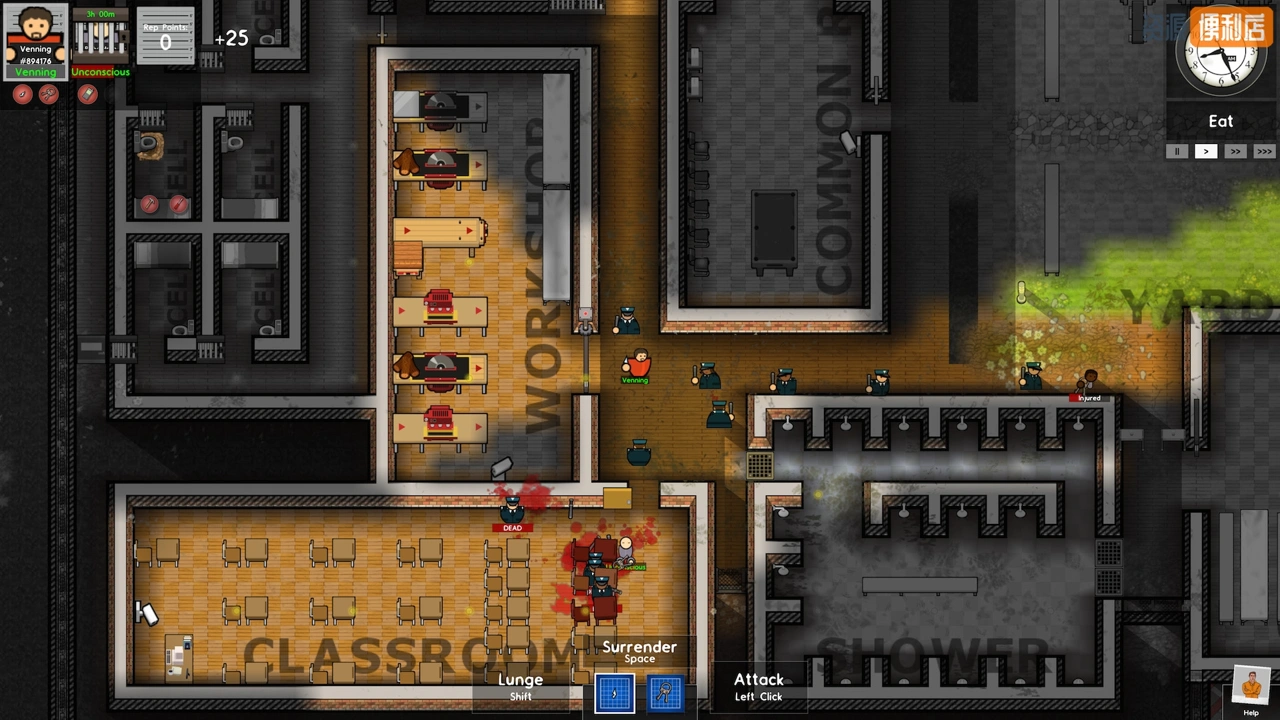1280x720 pixels.
Task: Set game speed to double fast-forward
Action: coord(1235,151)
